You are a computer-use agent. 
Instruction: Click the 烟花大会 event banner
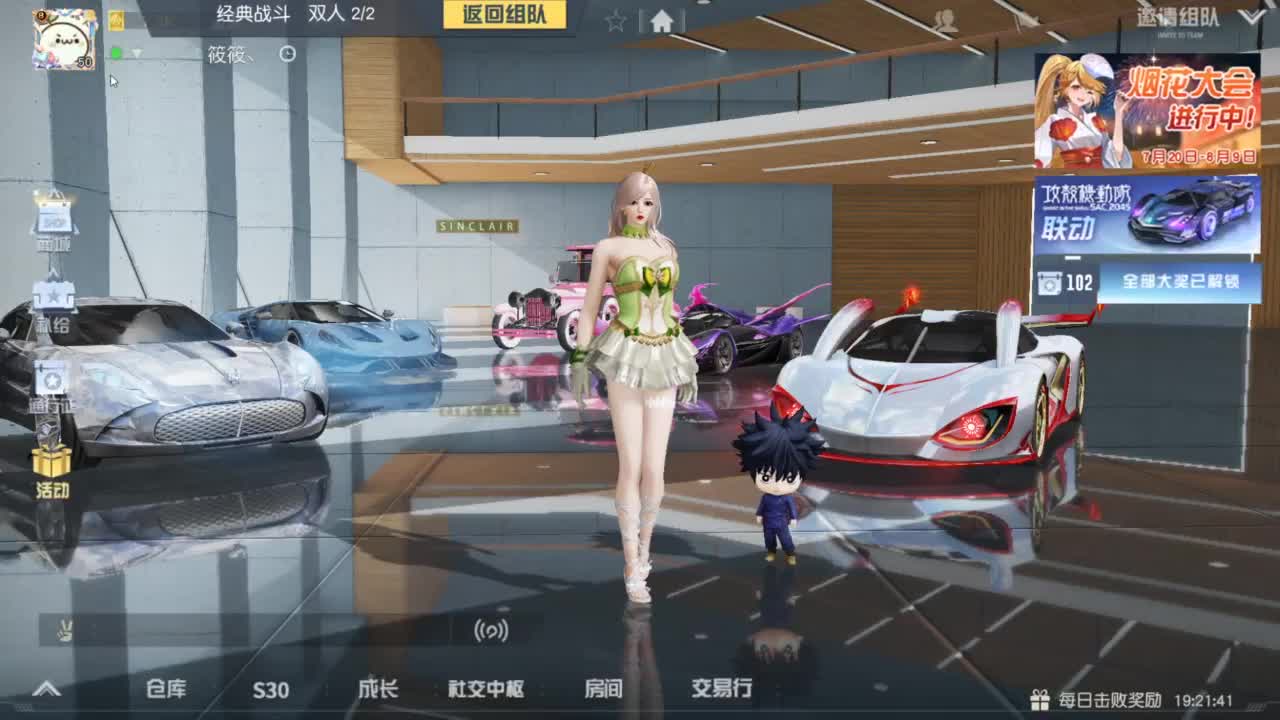(1150, 110)
